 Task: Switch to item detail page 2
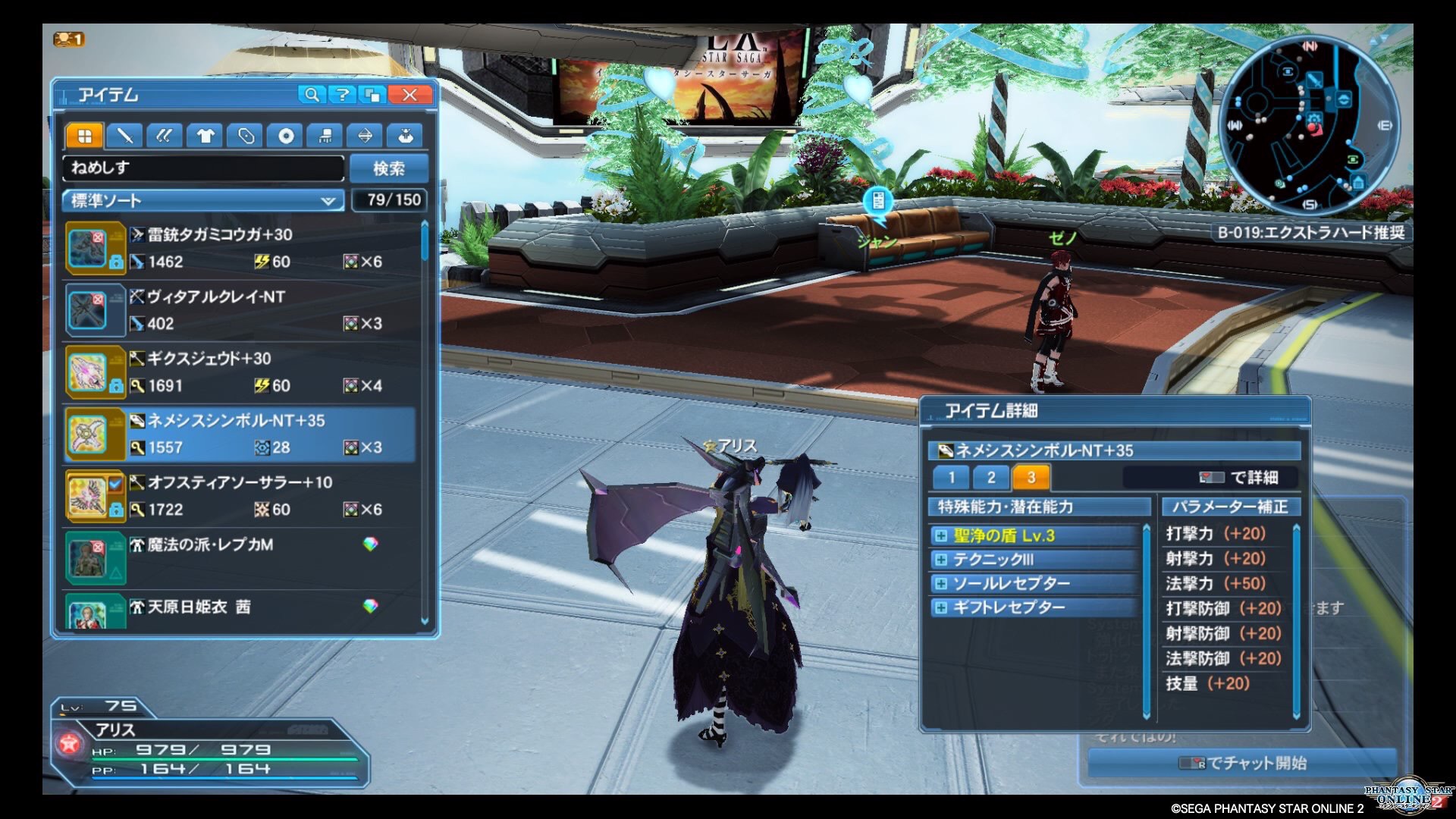point(991,477)
